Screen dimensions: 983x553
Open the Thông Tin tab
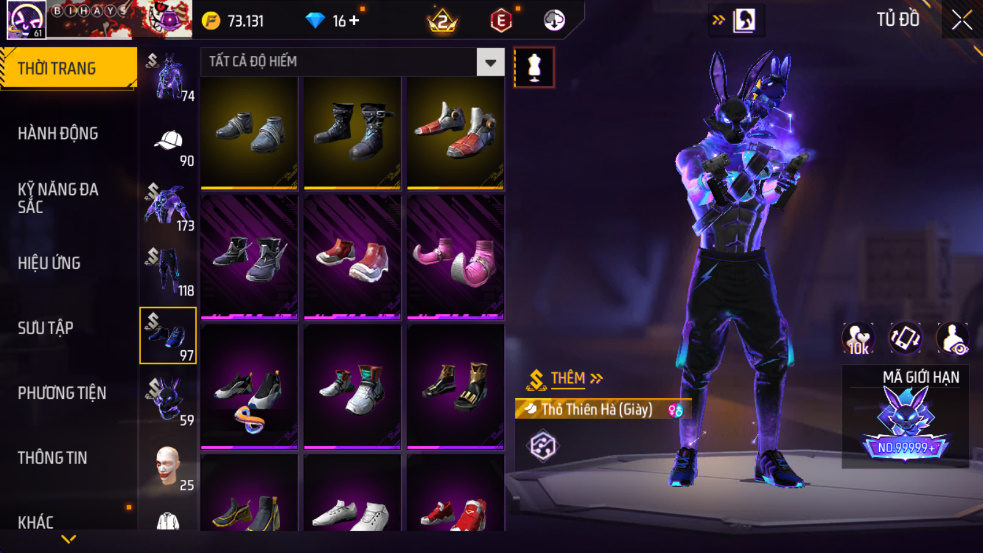coord(52,458)
